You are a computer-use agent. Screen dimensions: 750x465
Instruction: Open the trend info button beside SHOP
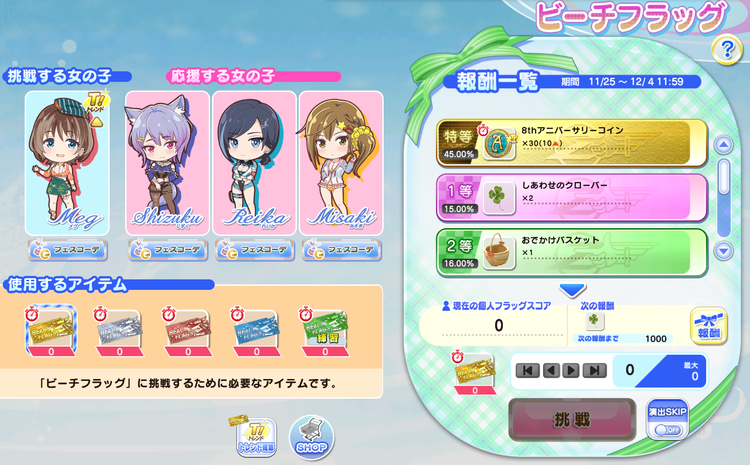[x=255, y=434]
